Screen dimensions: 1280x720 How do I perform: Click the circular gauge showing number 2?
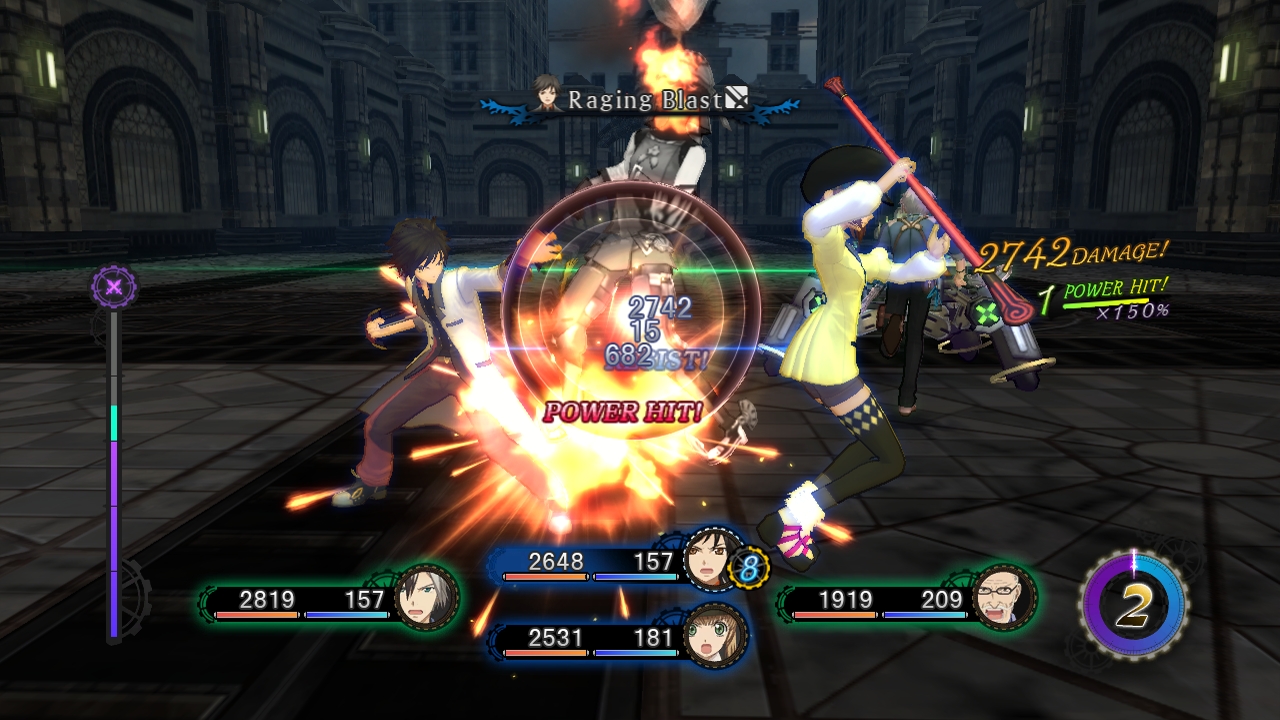point(1133,604)
